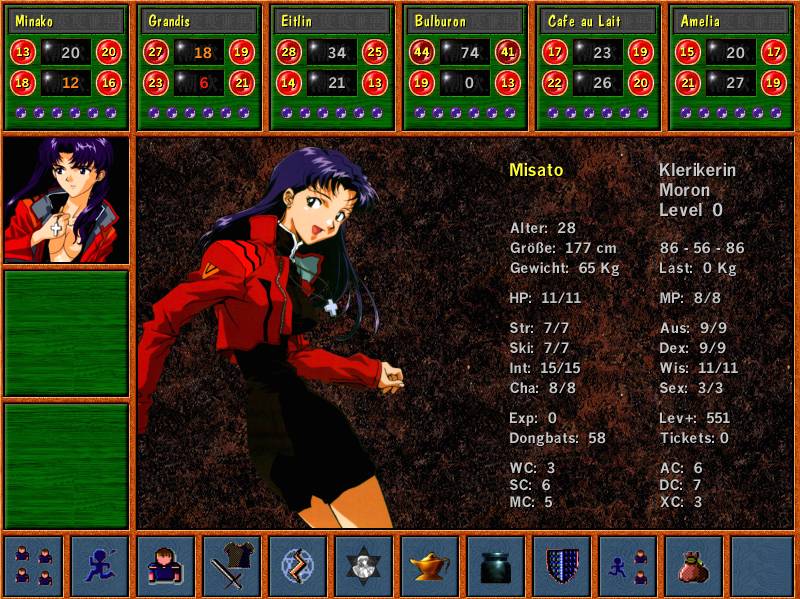Select Grandis in the party bar

coord(200,67)
